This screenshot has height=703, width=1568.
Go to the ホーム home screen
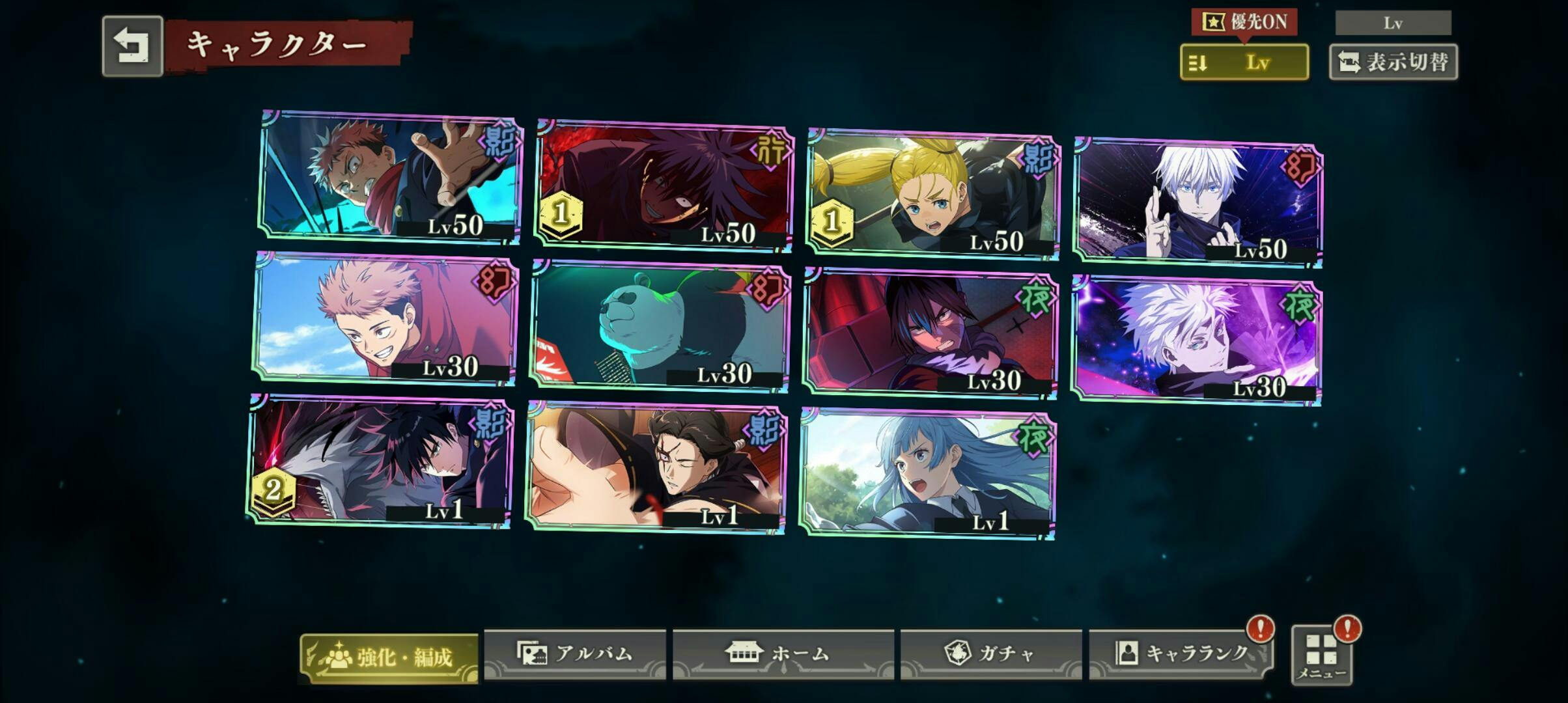783,654
